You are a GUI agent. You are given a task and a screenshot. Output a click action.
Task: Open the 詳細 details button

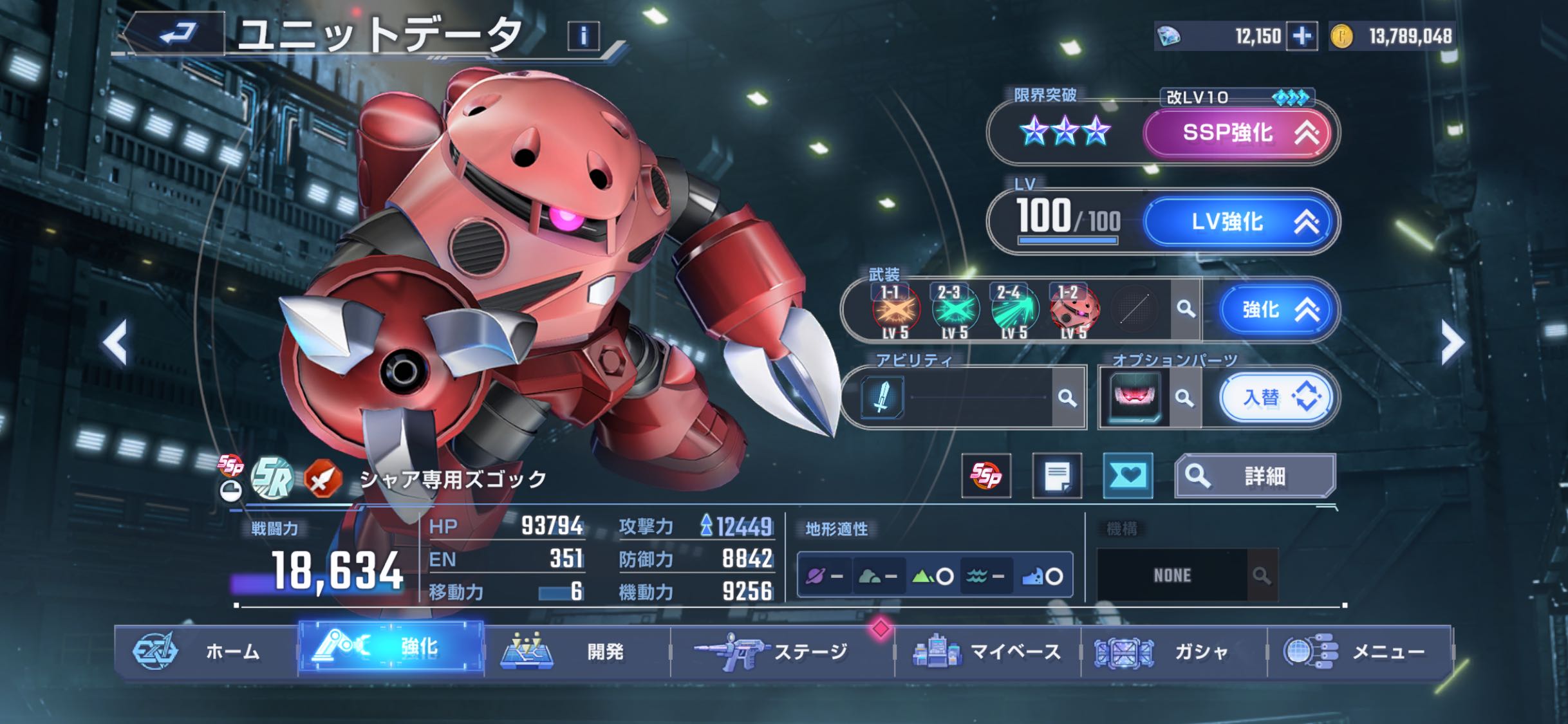pos(1255,476)
